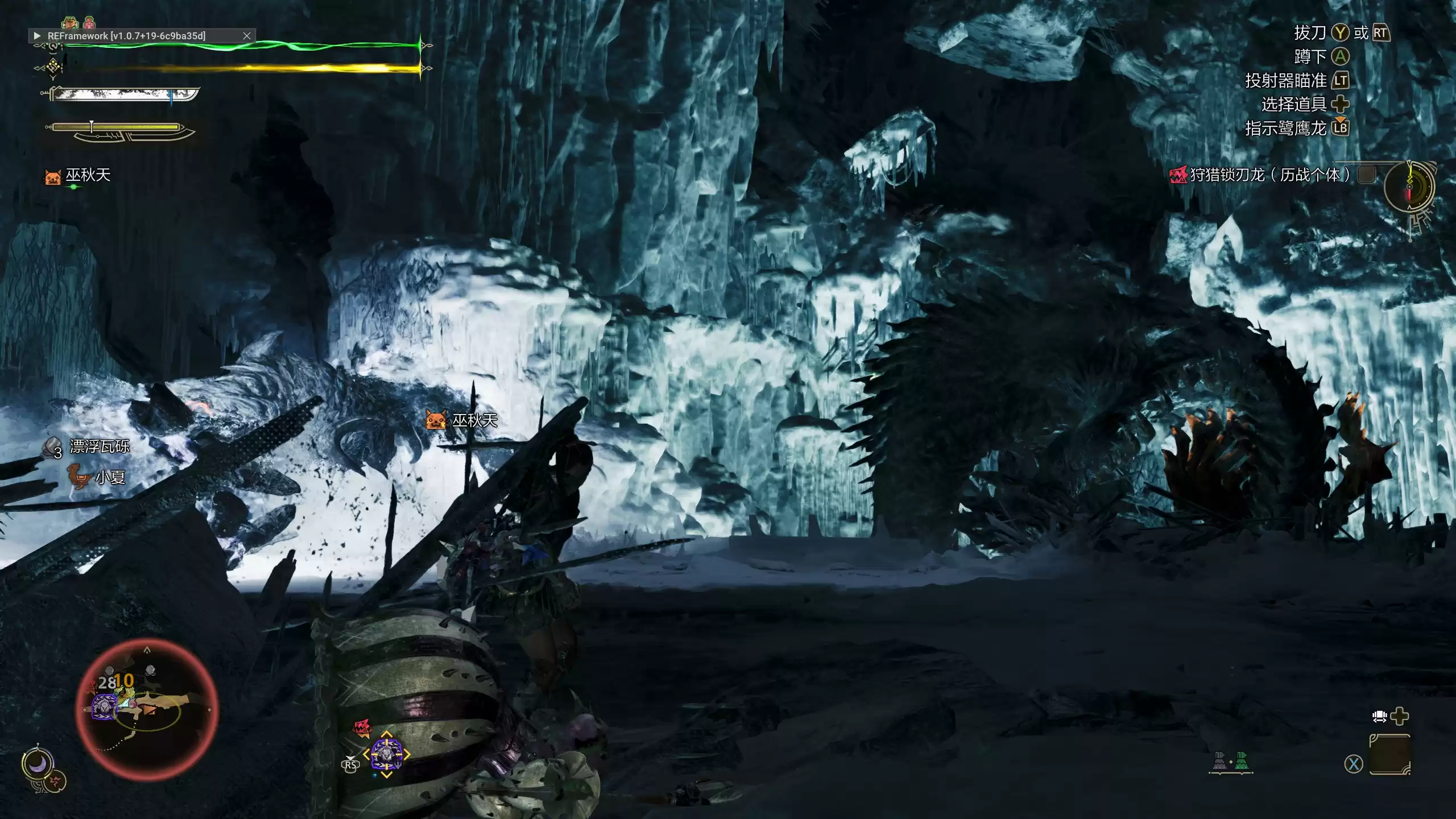The height and width of the screenshot is (819, 1456).
Task: Close the REFramework overlay window
Action: click(x=247, y=36)
